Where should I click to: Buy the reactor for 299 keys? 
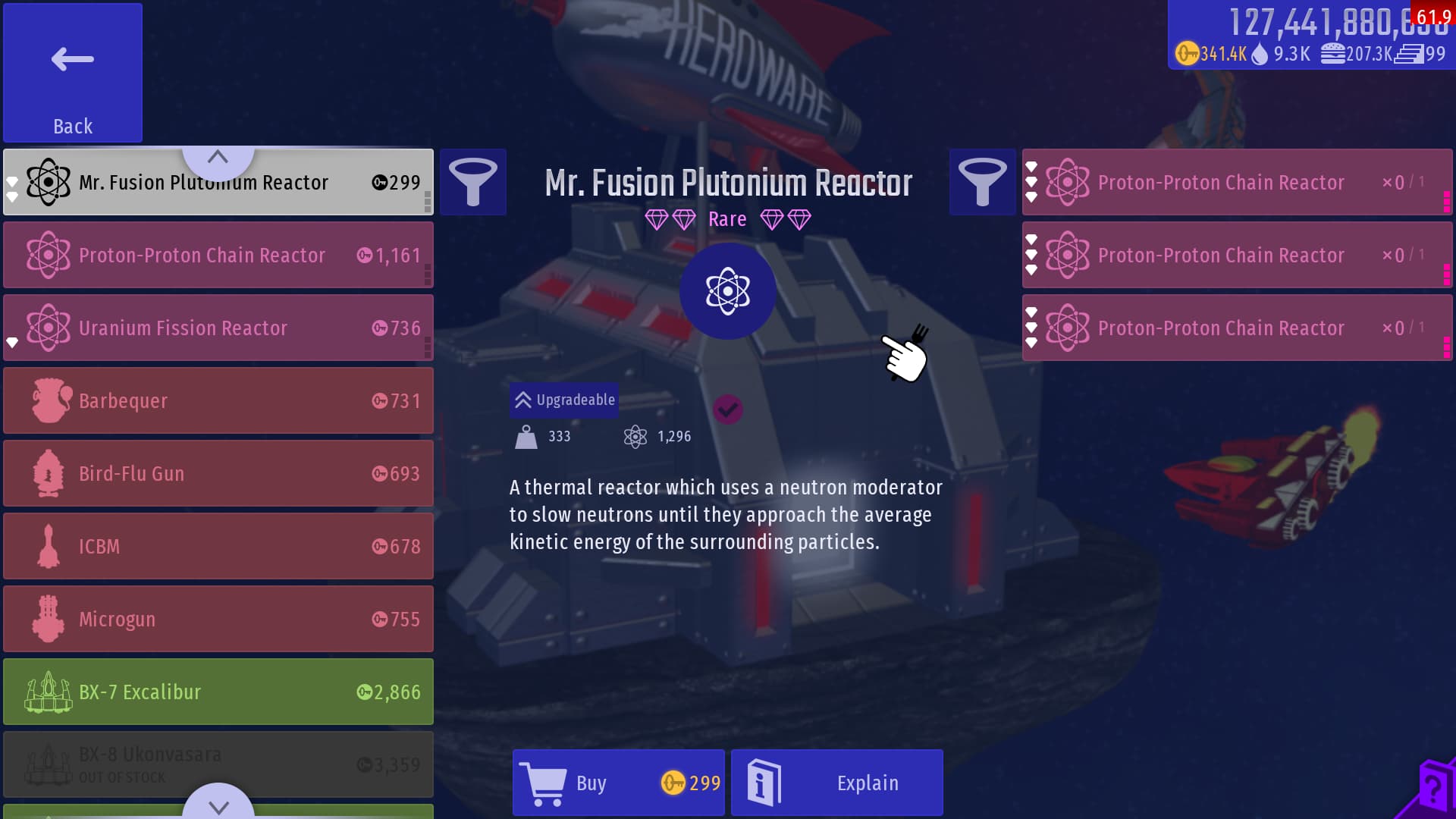click(618, 783)
